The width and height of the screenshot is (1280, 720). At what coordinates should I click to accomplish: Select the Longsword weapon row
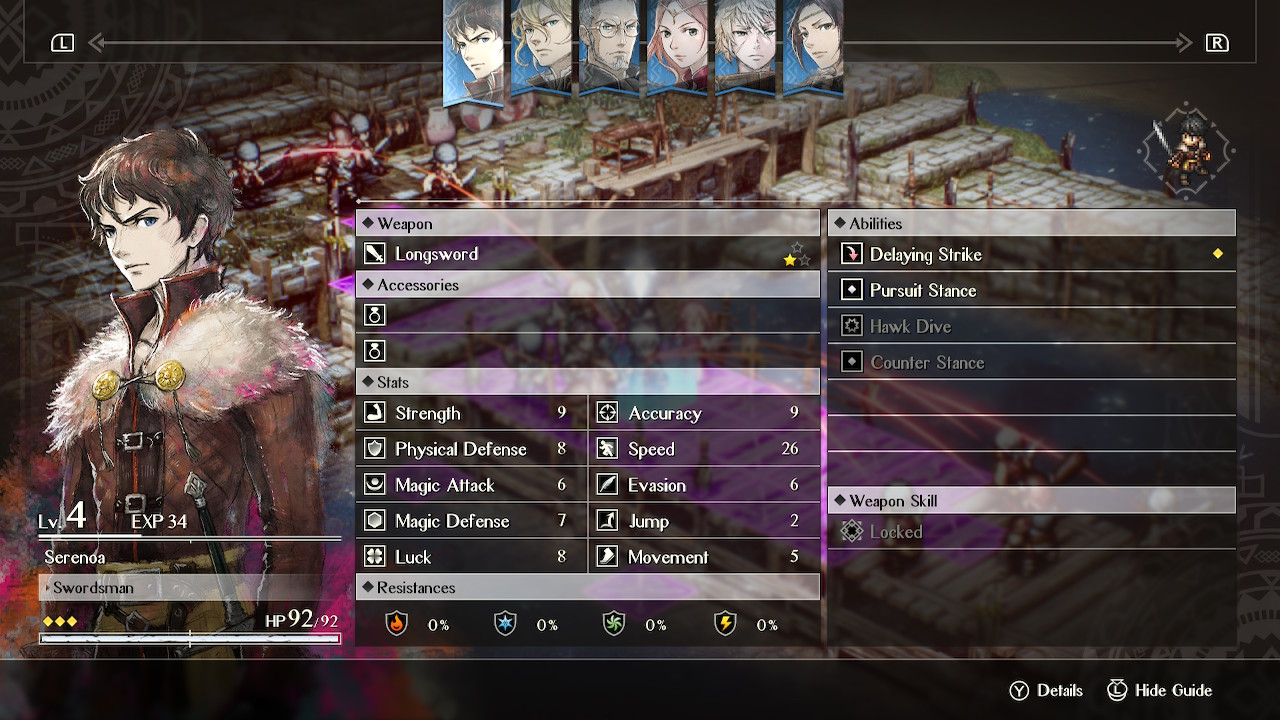click(x=587, y=254)
